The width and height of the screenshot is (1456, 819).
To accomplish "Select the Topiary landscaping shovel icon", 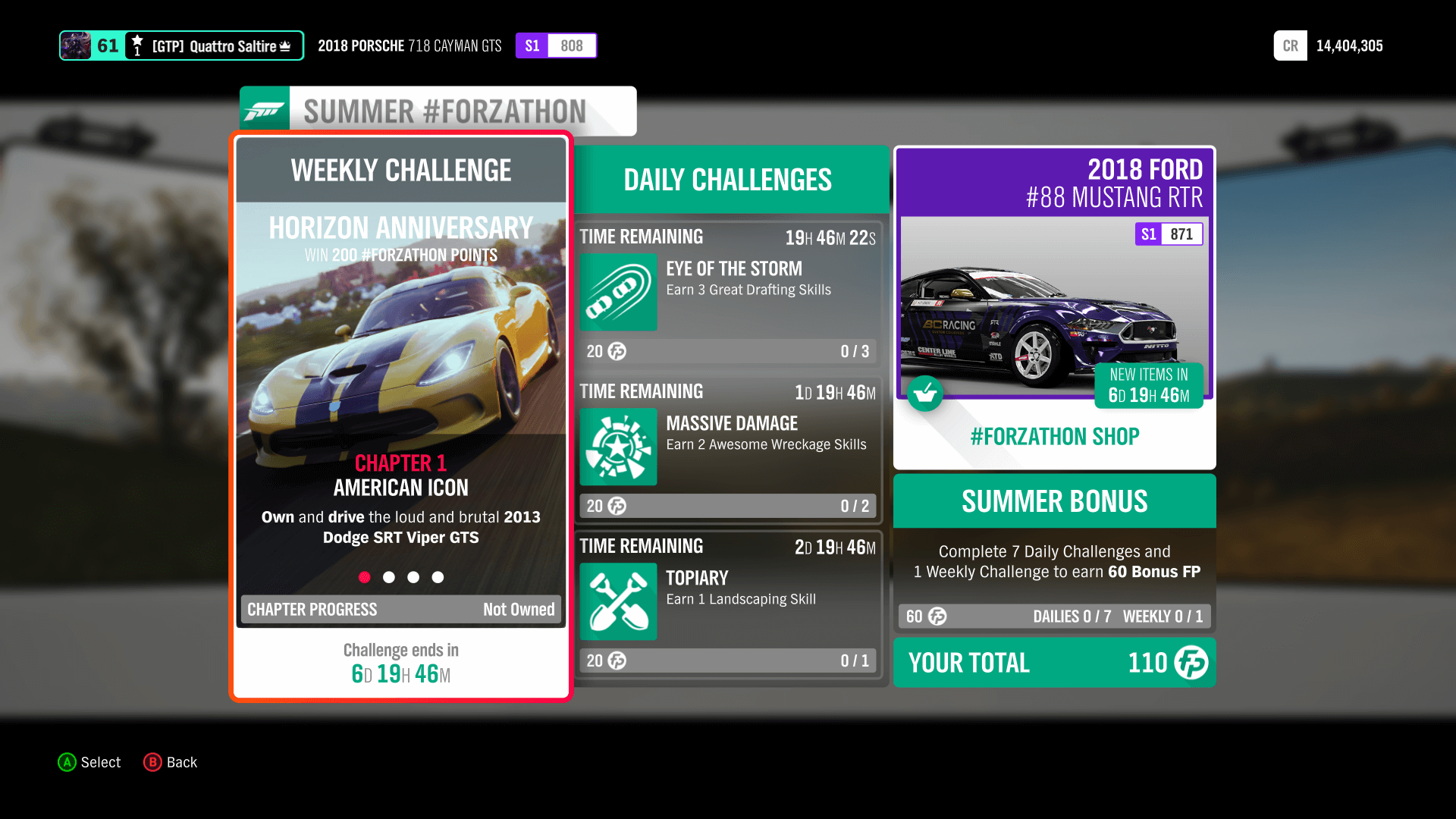I will tap(618, 601).
